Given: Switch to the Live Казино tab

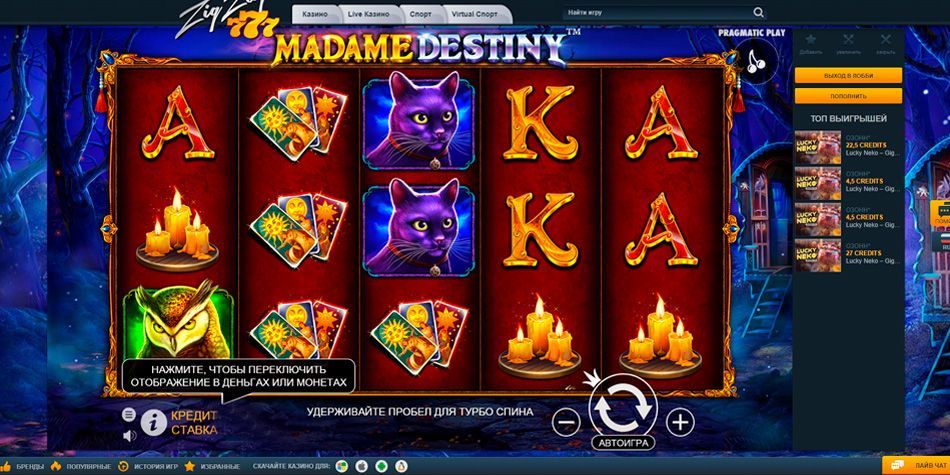Looking at the screenshot, I should tap(369, 14).
